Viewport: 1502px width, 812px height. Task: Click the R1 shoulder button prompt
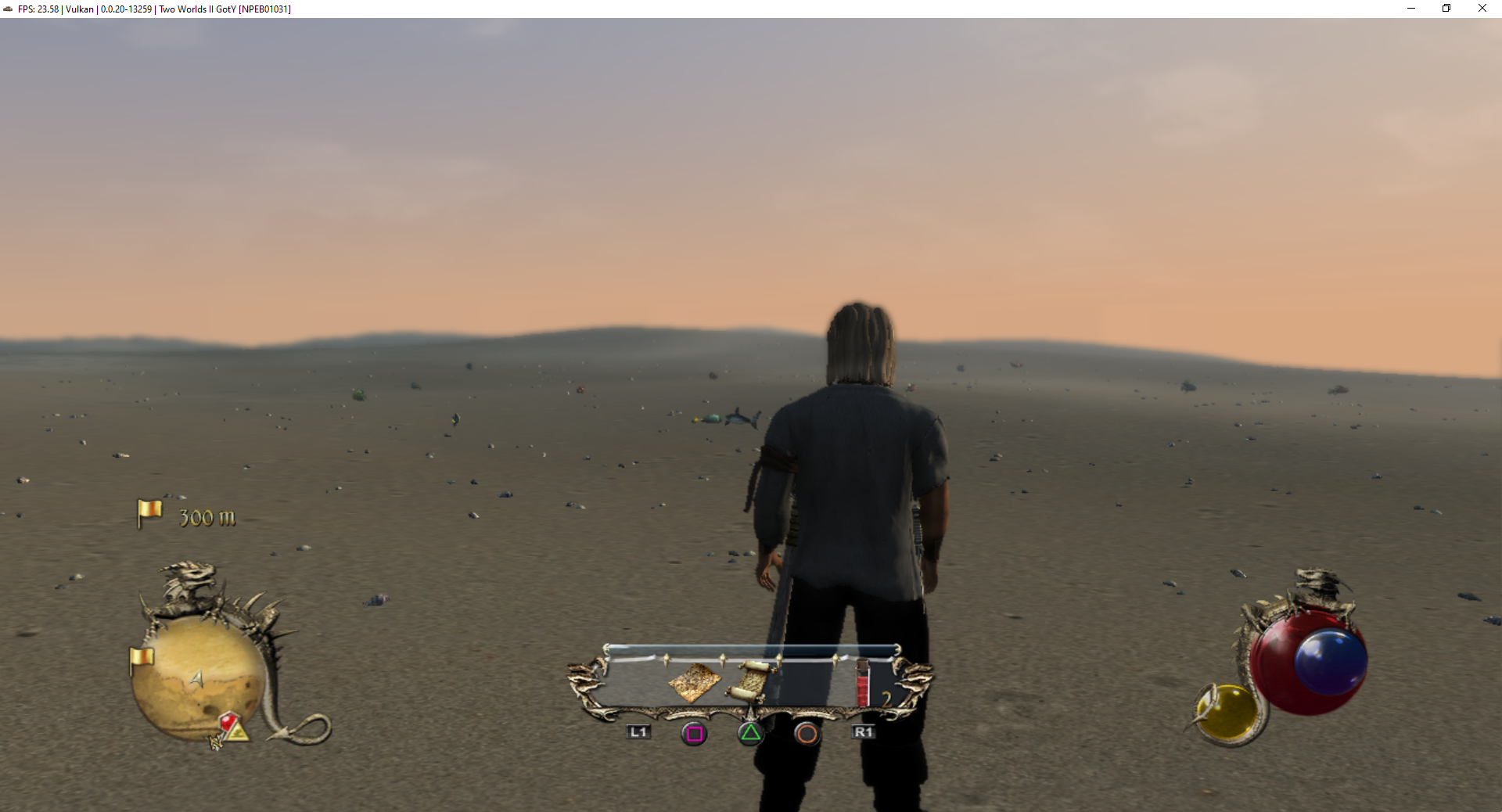coord(864,732)
